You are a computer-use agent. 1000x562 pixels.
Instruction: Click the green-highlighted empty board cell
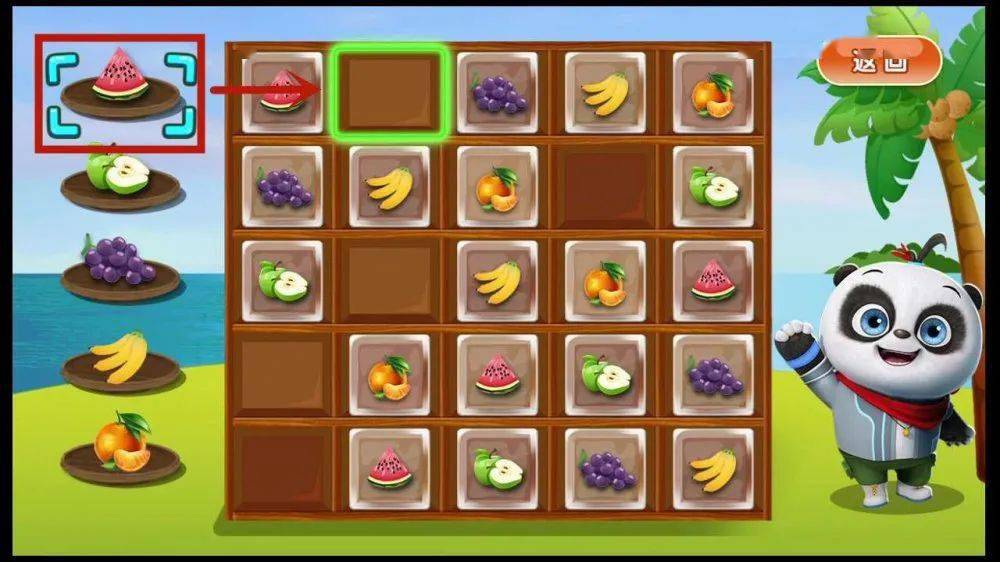pos(389,92)
